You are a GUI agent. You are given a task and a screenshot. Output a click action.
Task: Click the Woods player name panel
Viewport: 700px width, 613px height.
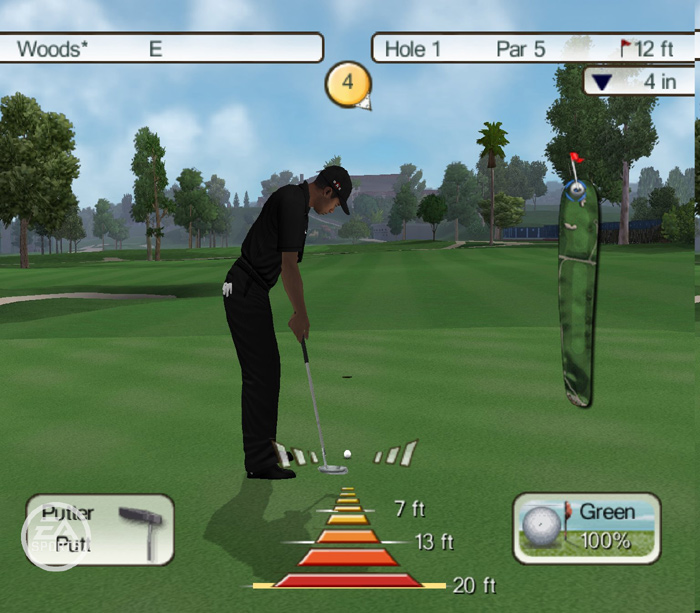point(160,48)
